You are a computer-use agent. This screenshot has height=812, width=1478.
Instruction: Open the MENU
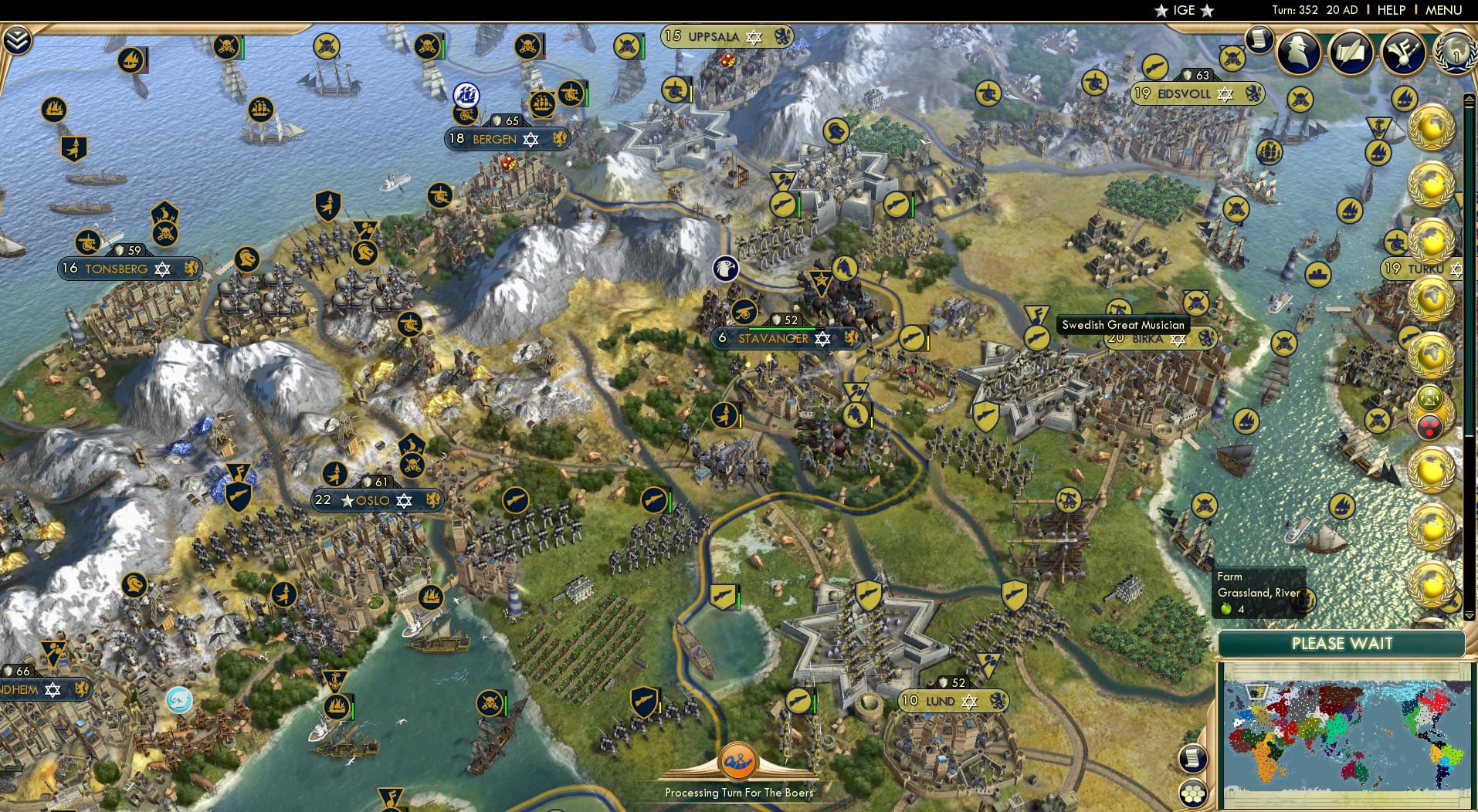point(1446,10)
